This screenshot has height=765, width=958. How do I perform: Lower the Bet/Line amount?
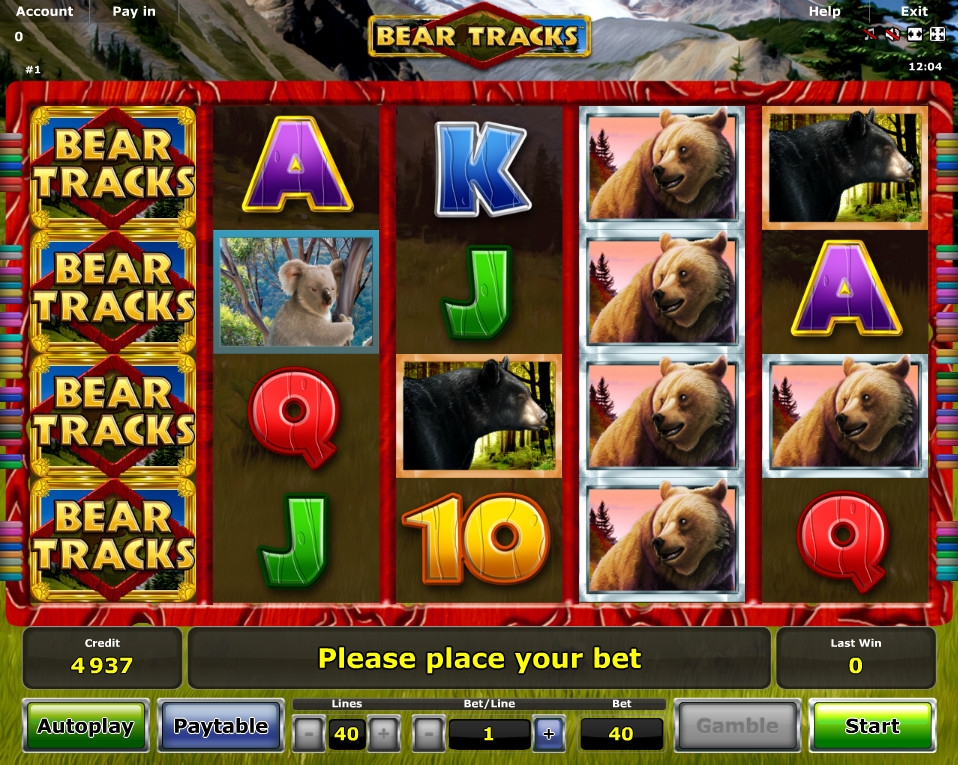(x=428, y=735)
